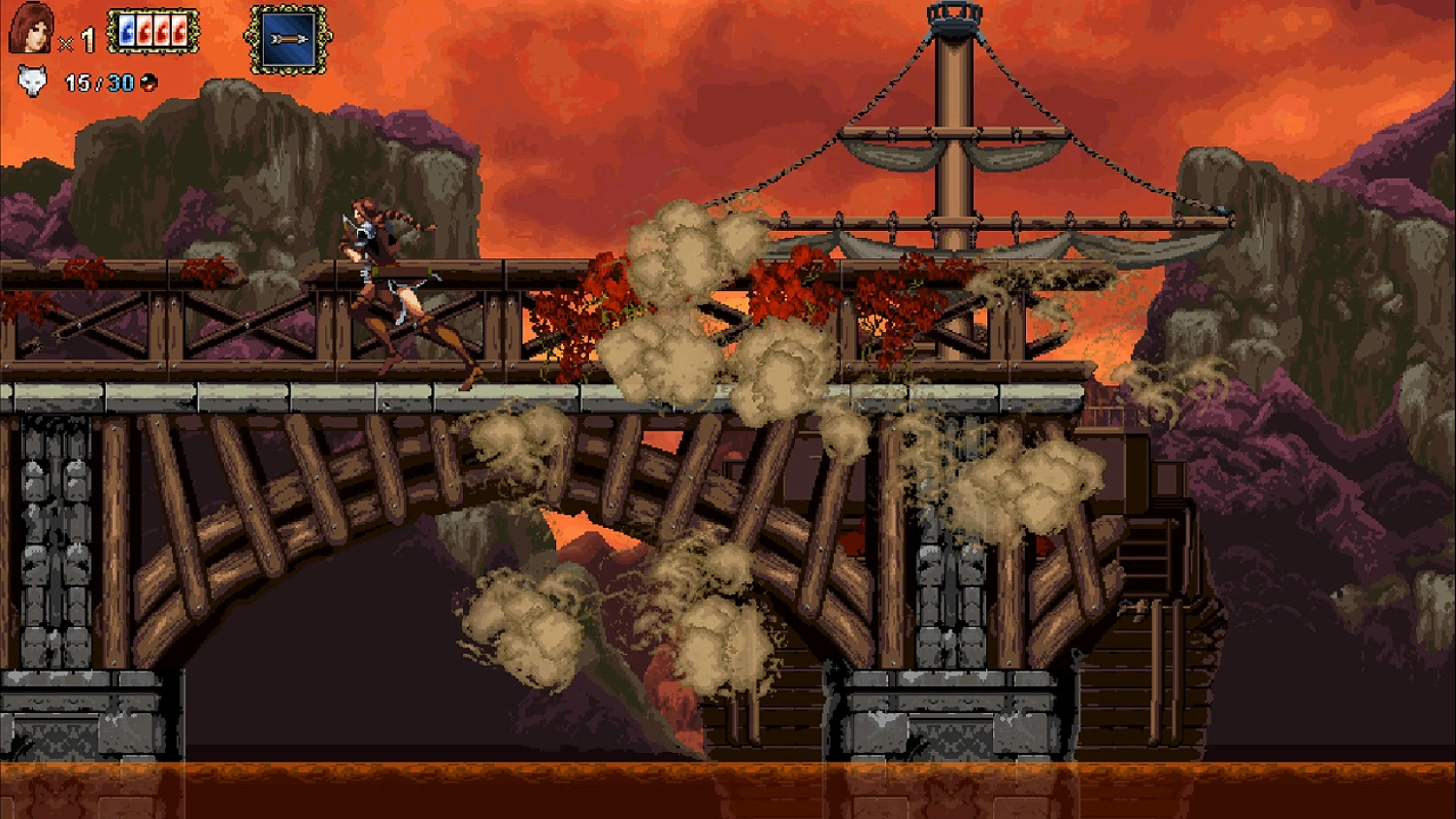Toggle the second red flame card
This screenshot has height=819, width=1456.
pyautogui.click(x=161, y=32)
